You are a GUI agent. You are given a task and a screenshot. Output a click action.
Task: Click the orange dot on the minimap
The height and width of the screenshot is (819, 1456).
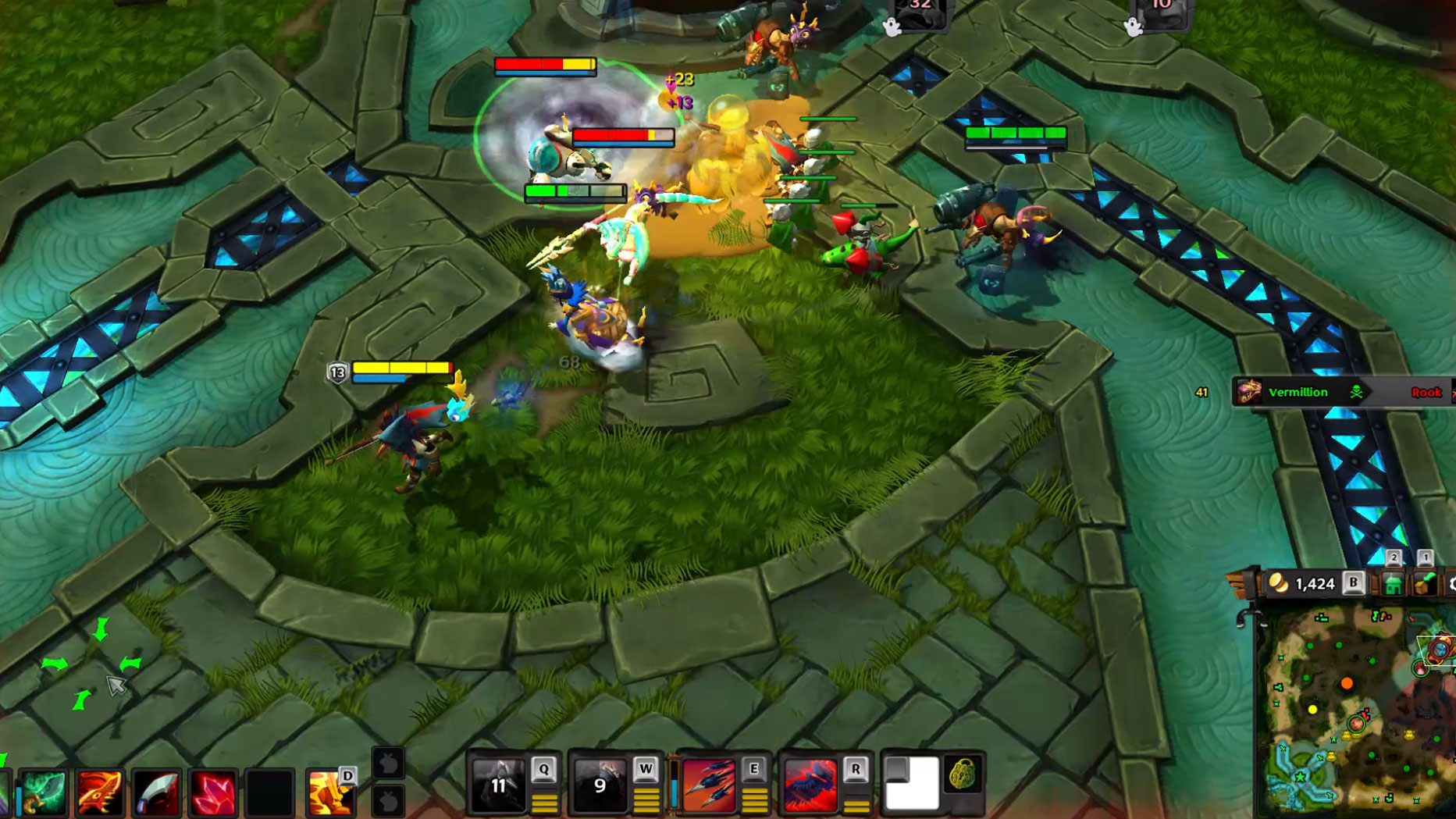[x=1347, y=684]
